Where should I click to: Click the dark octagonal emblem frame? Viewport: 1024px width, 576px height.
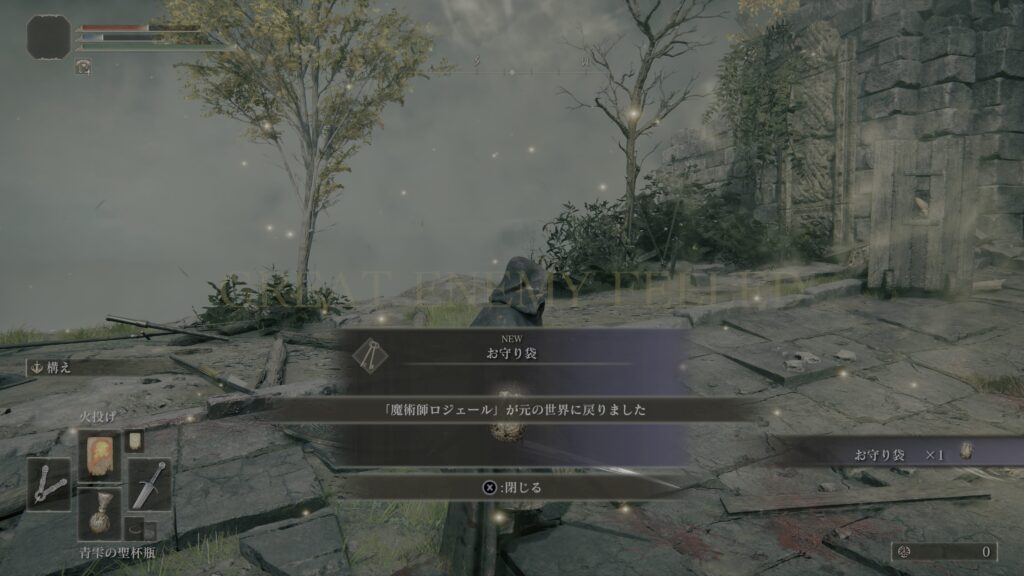[x=48, y=36]
